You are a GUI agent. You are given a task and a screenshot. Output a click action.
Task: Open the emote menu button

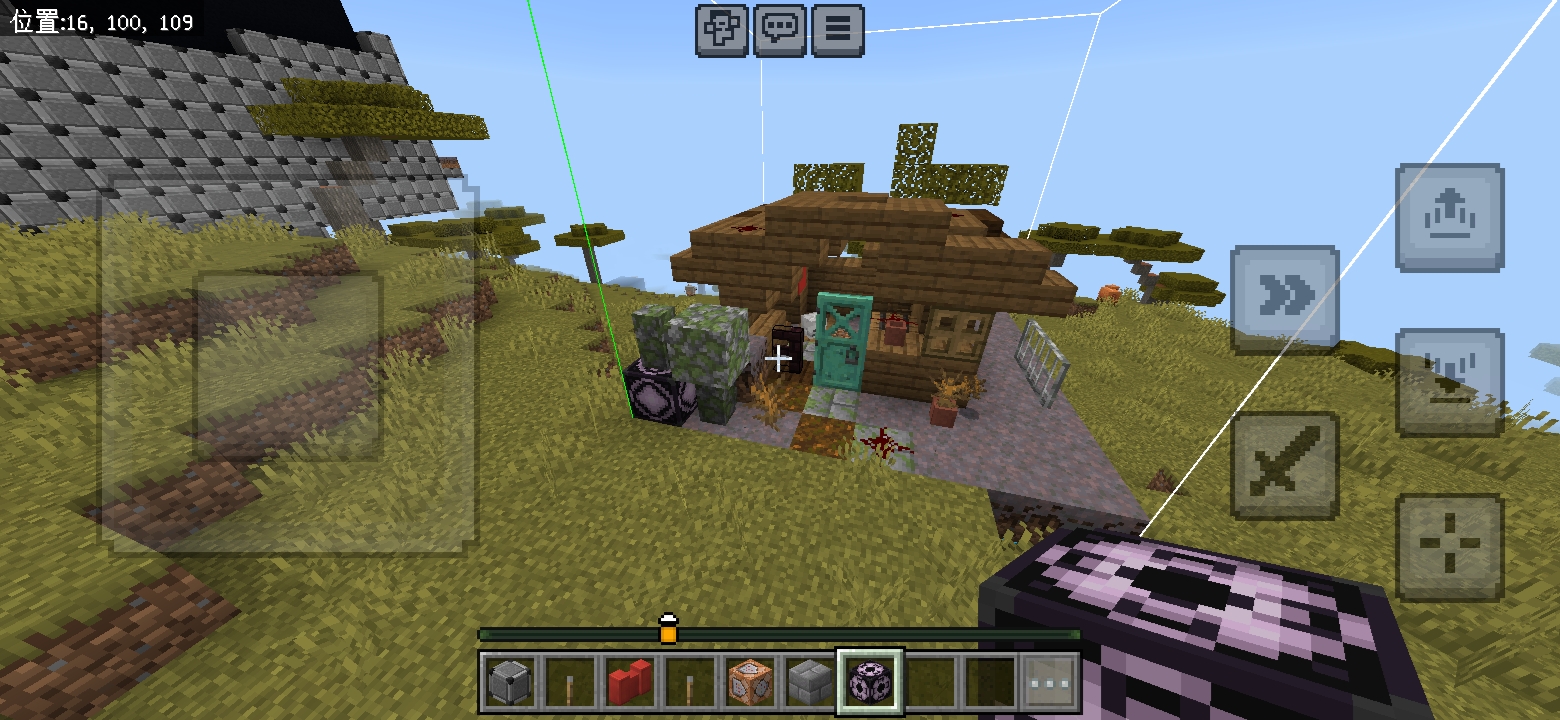(x=721, y=30)
